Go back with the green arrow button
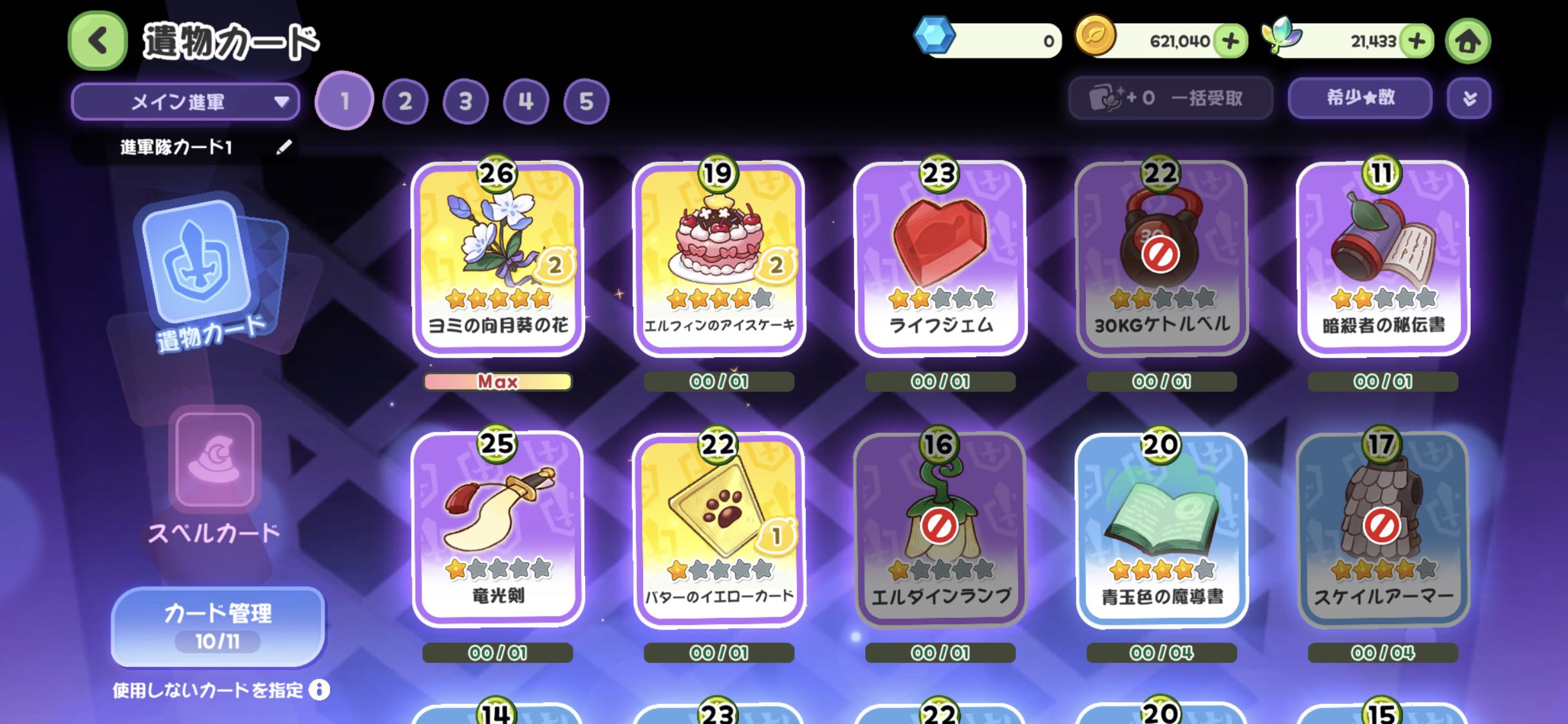The height and width of the screenshot is (724, 1568). pyautogui.click(x=98, y=41)
